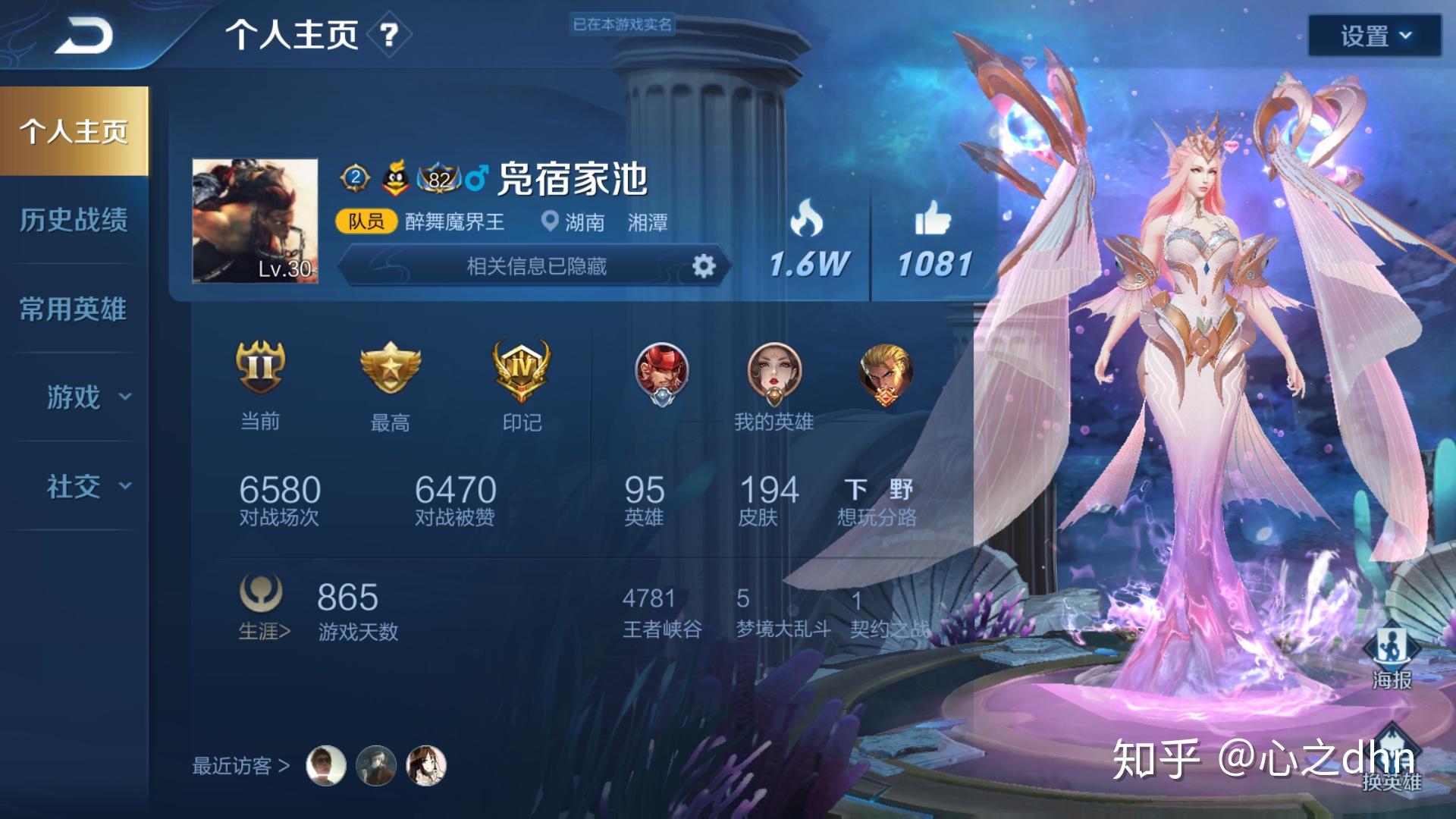Open the help question mark icon

(x=388, y=35)
